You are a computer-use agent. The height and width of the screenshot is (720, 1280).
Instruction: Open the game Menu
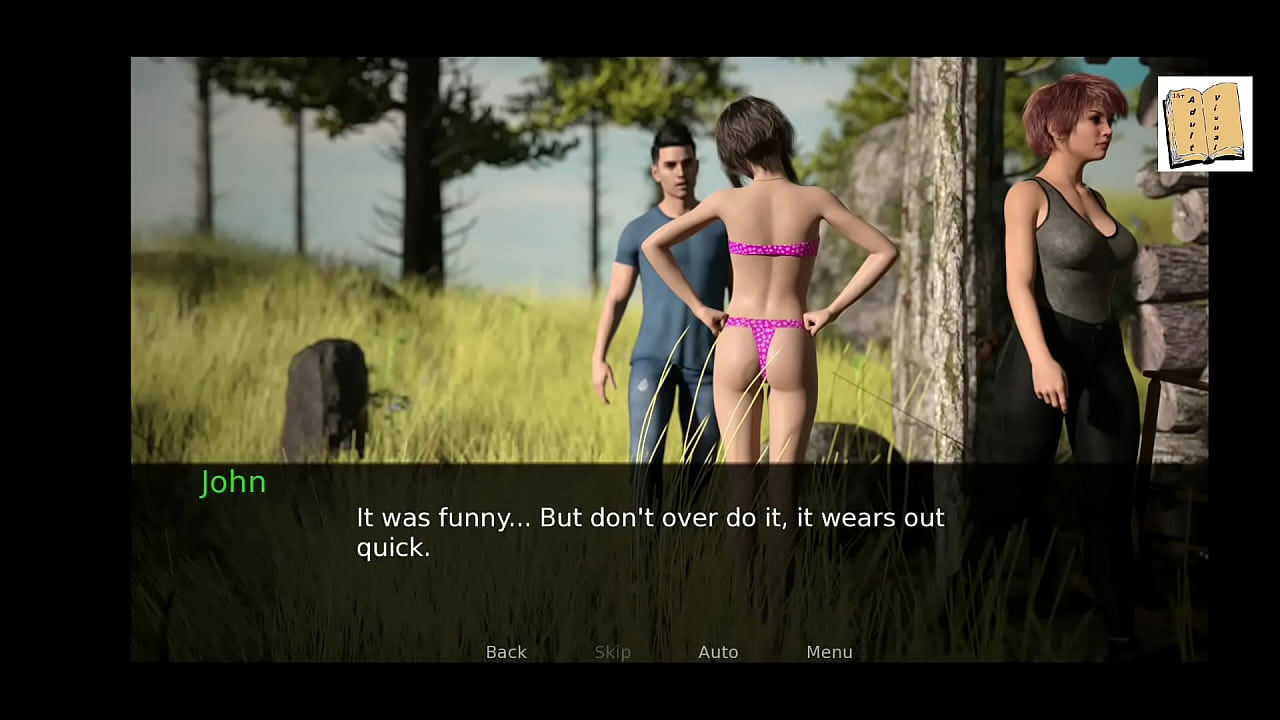click(829, 652)
